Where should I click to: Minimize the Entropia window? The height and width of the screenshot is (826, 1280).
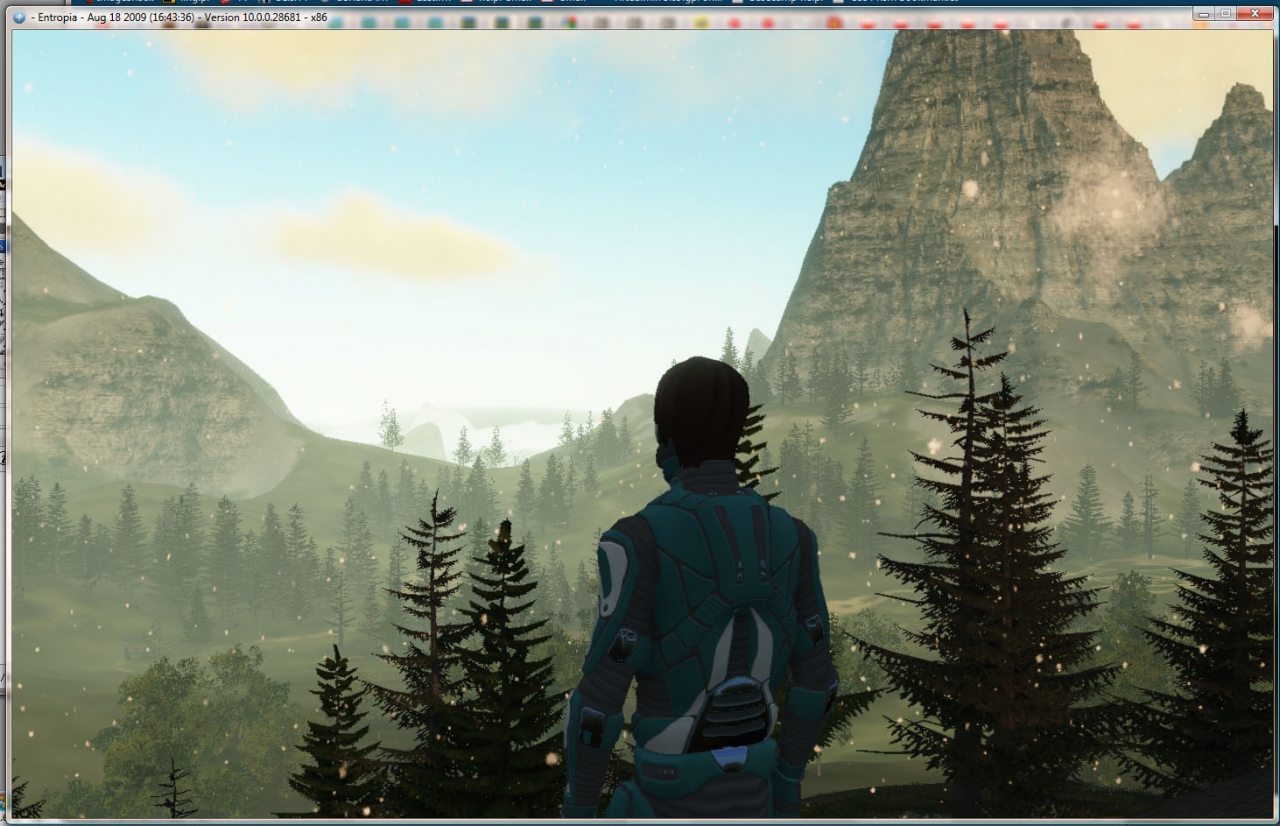pos(1204,14)
